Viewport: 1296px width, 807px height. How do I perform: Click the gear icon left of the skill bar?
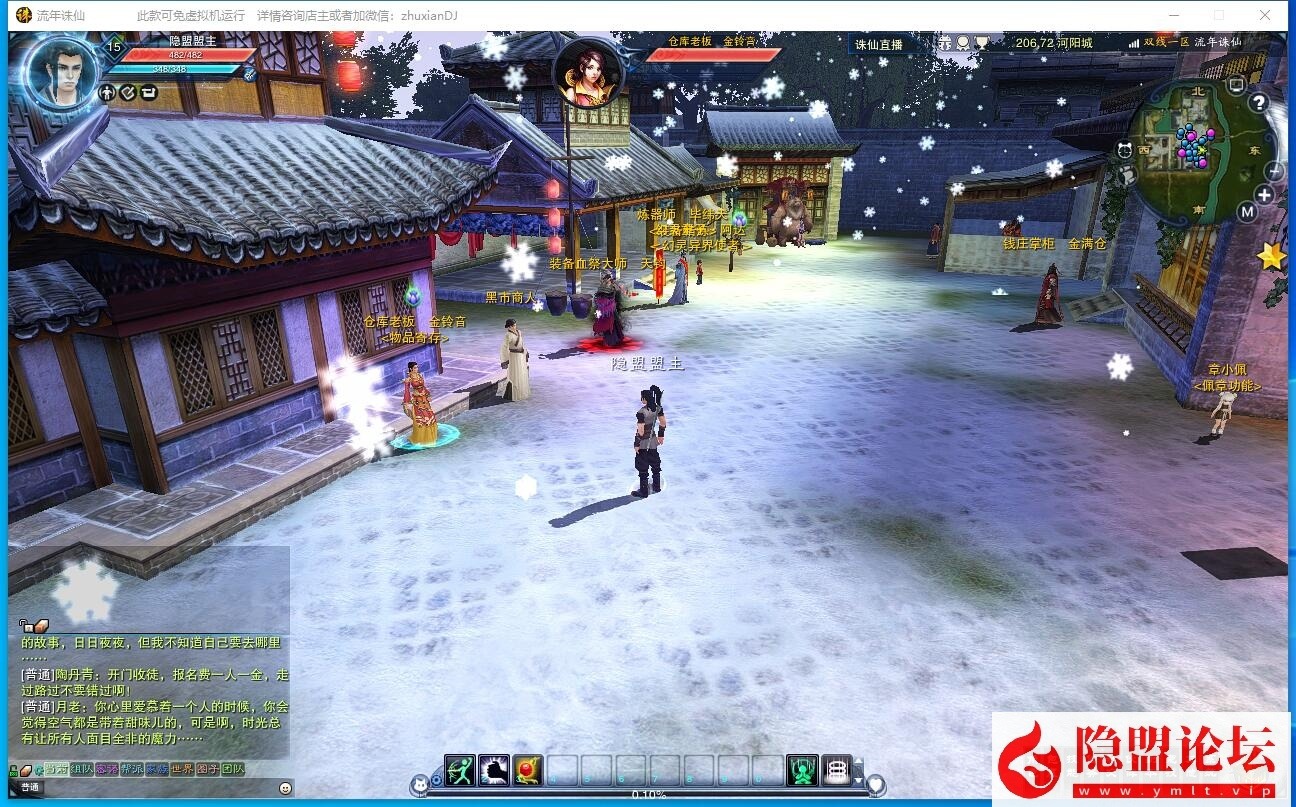click(435, 779)
